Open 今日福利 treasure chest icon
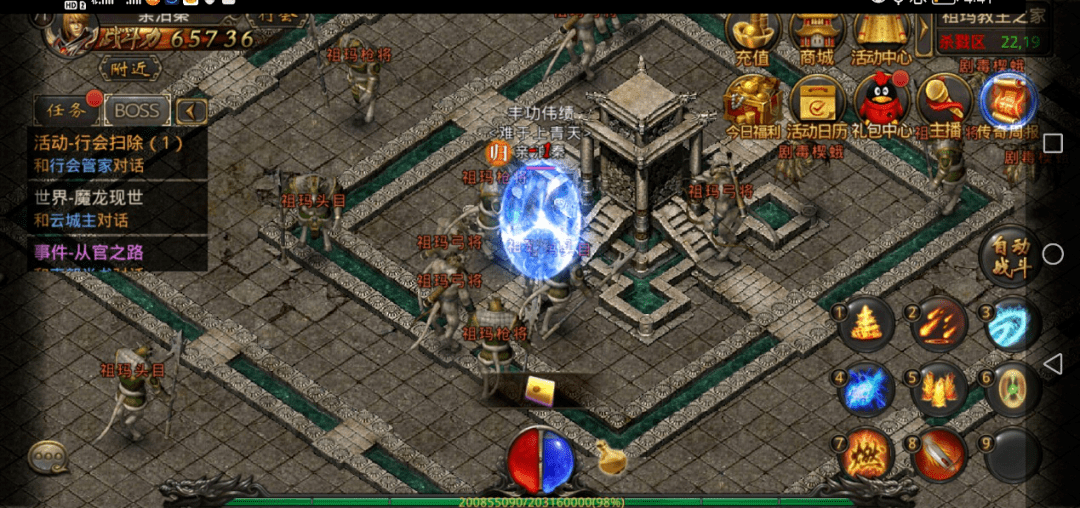 pyautogui.click(x=752, y=104)
